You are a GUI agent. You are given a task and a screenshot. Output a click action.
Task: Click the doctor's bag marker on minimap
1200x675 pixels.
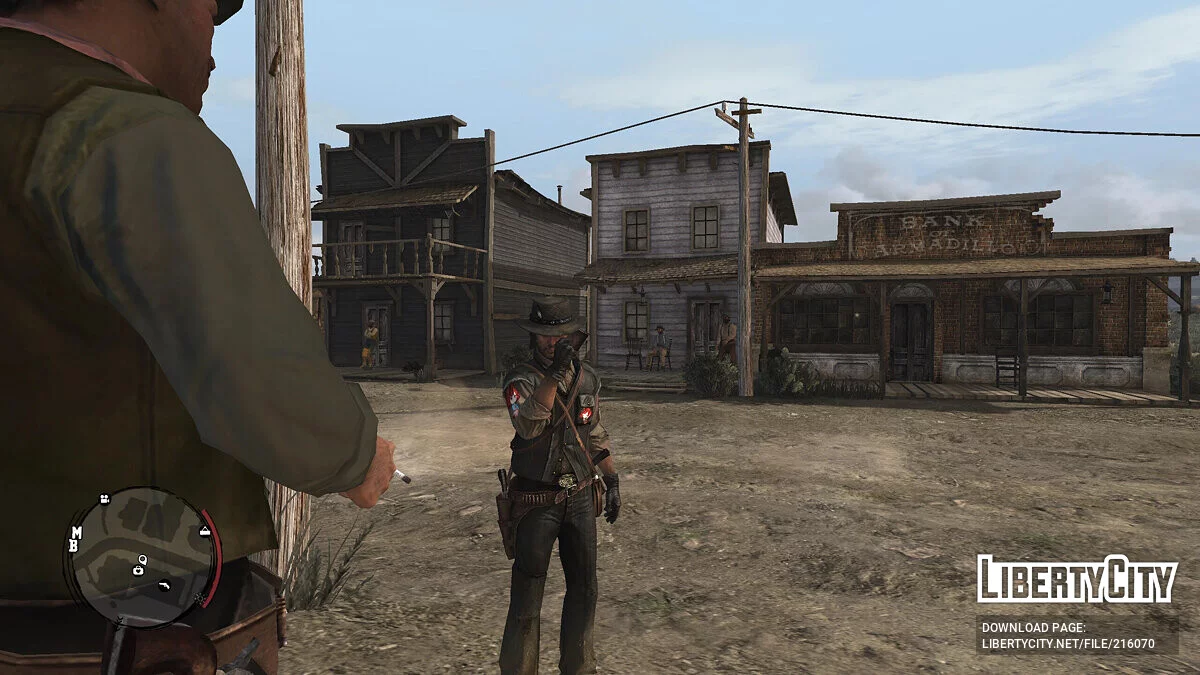click(138, 570)
